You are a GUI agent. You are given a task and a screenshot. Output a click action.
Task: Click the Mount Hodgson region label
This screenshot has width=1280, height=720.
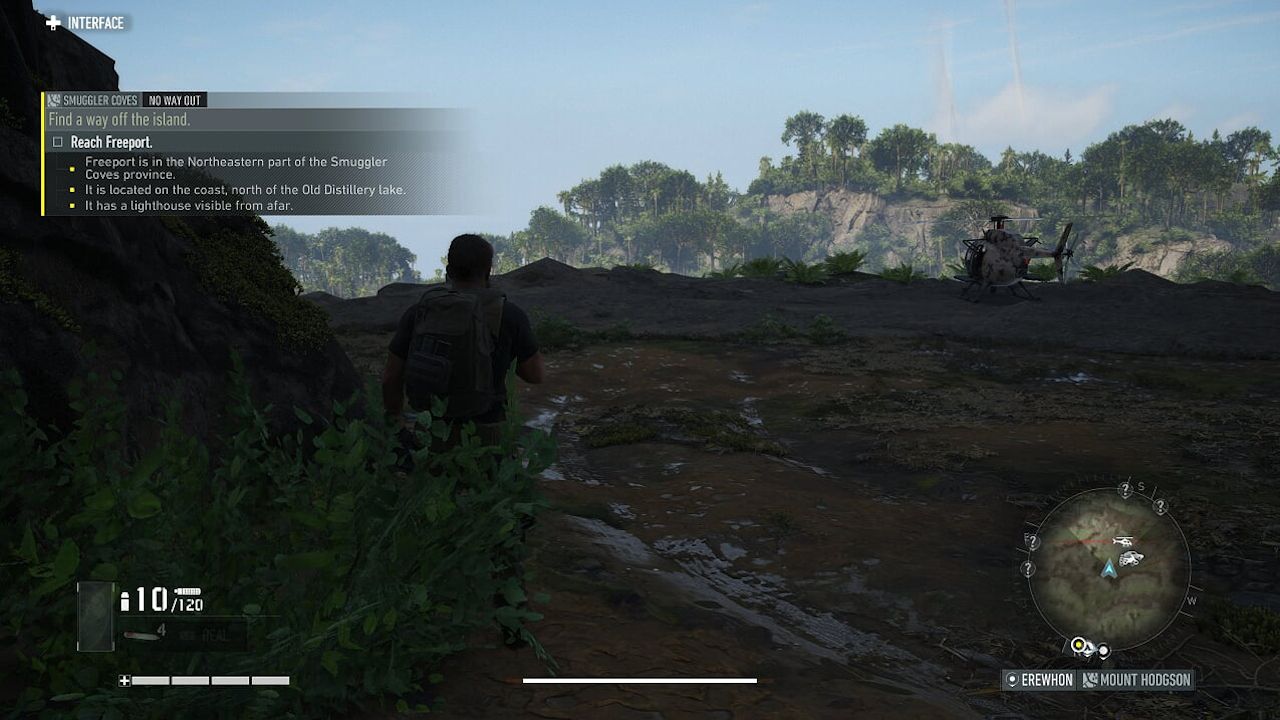click(x=1144, y=679)
